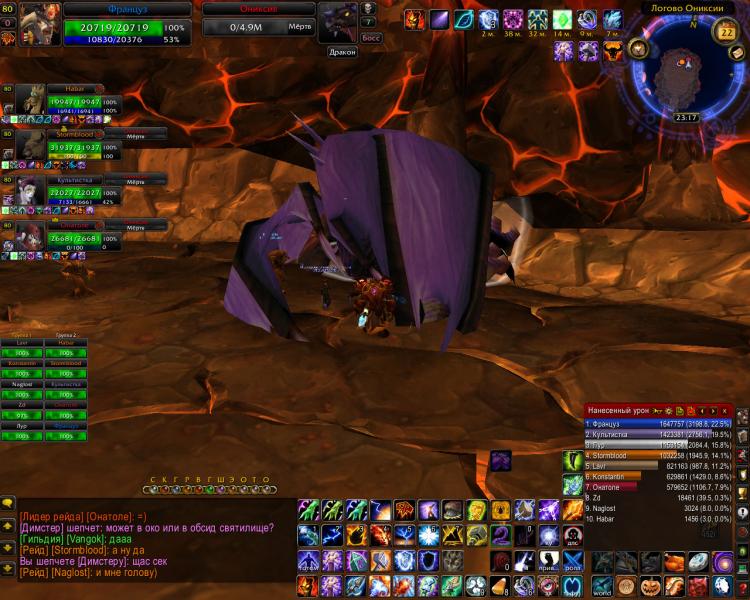Click the roasted turkey food item slot
Image resolution: width=750 pixels, height=600 pixels.
(675, 563)
